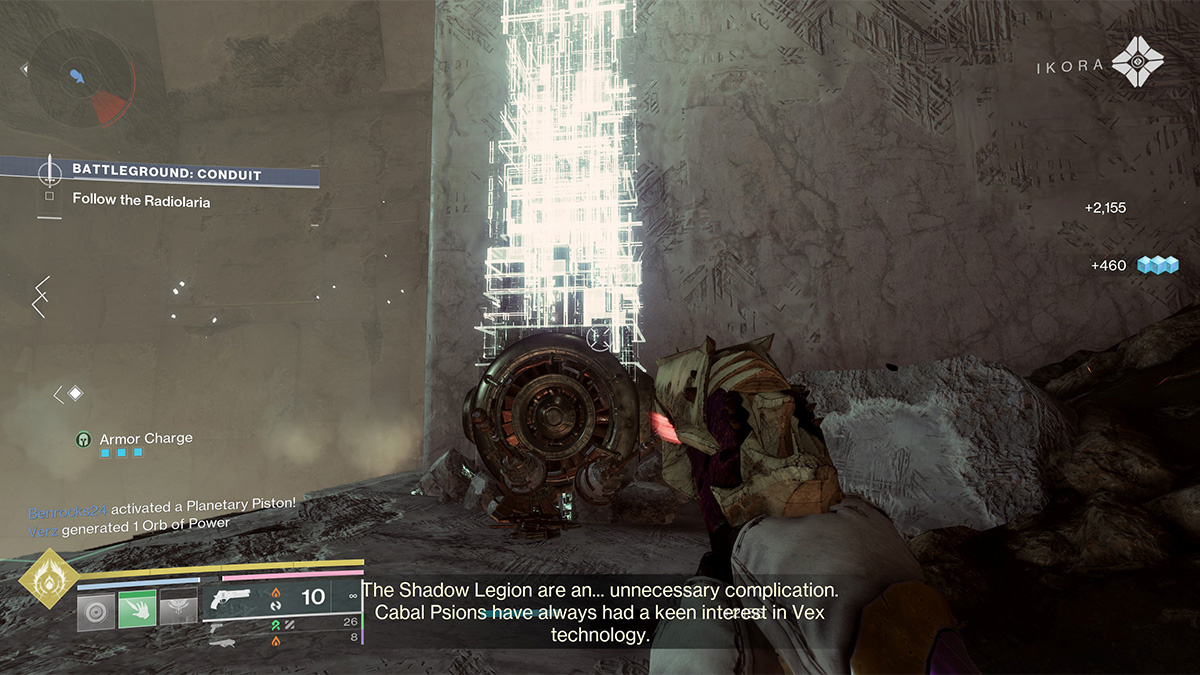Click the Armor Charge buff icon
Image resolution: width=1200 pixels, height=675 pixels.
pyautogui.click(x=85, y=439)
